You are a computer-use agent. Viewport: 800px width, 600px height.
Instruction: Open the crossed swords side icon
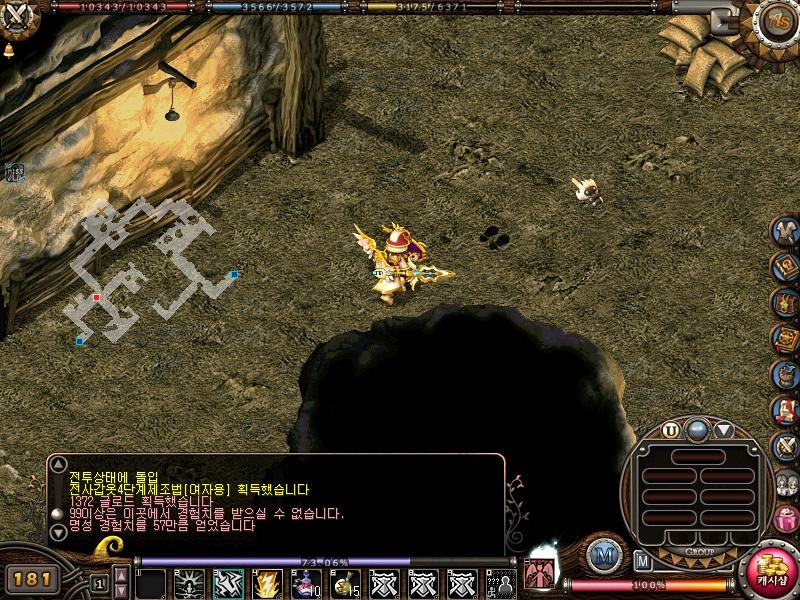(x=786, y=445)
